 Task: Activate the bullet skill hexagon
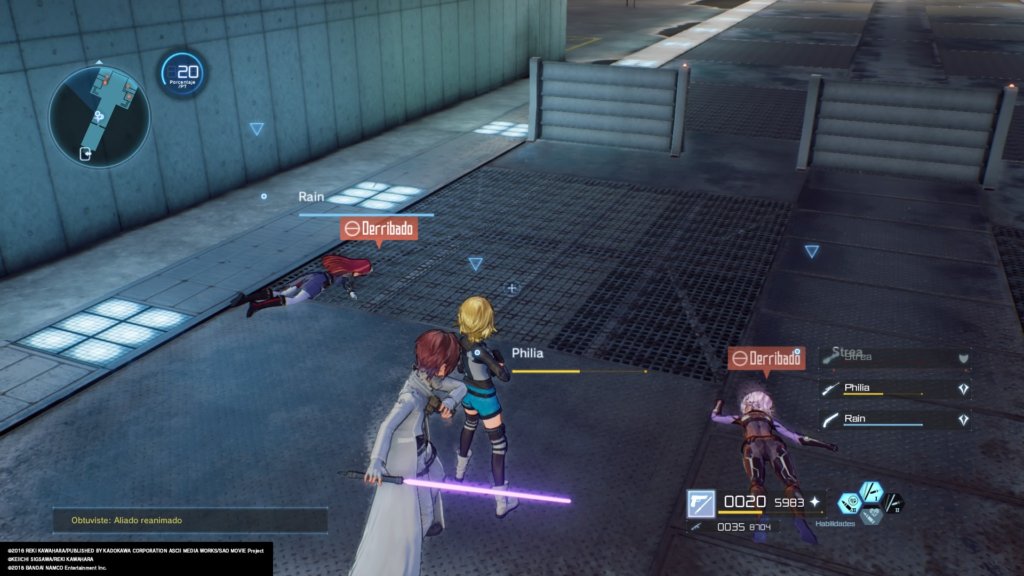point(849,503)
